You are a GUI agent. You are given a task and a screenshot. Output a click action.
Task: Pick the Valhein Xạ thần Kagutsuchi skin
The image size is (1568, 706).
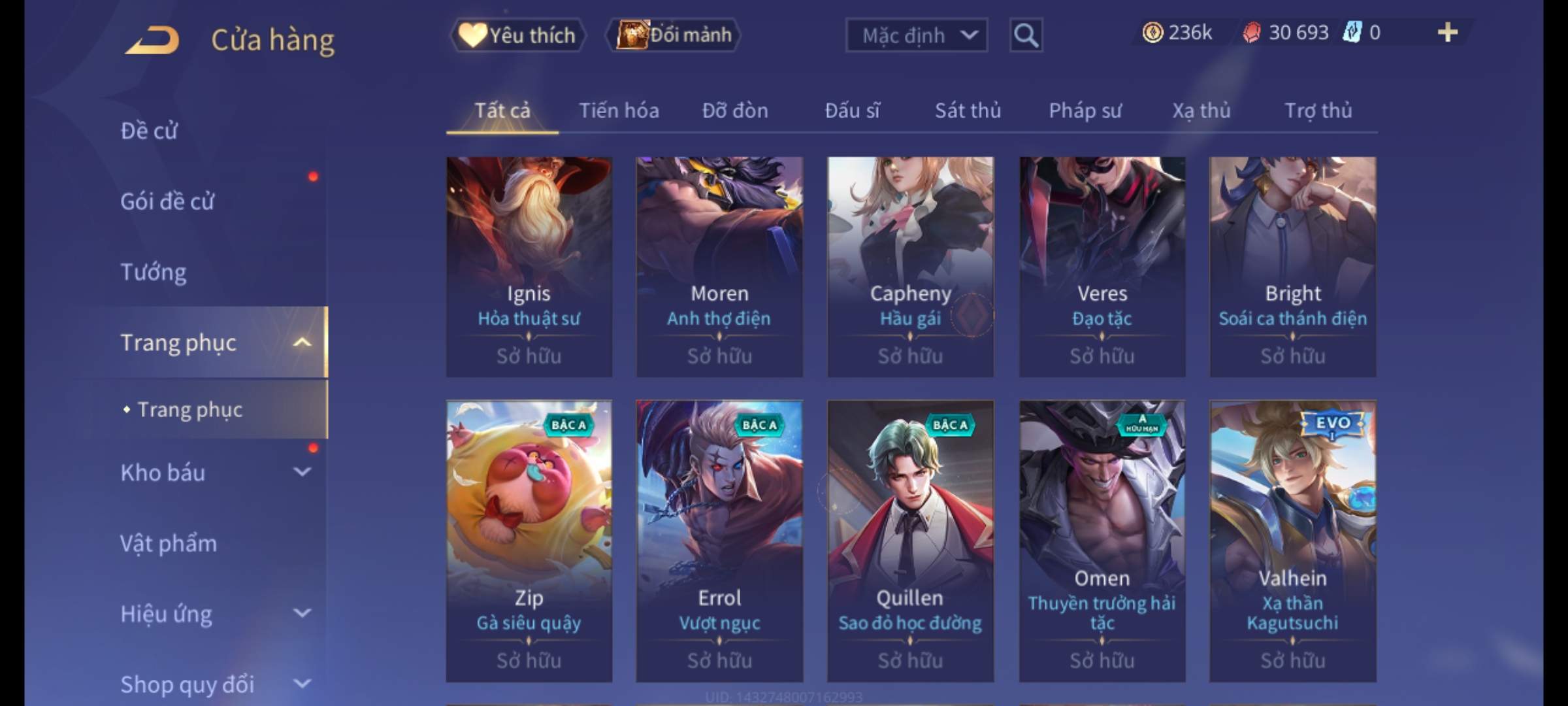[x=1292, y=541]
